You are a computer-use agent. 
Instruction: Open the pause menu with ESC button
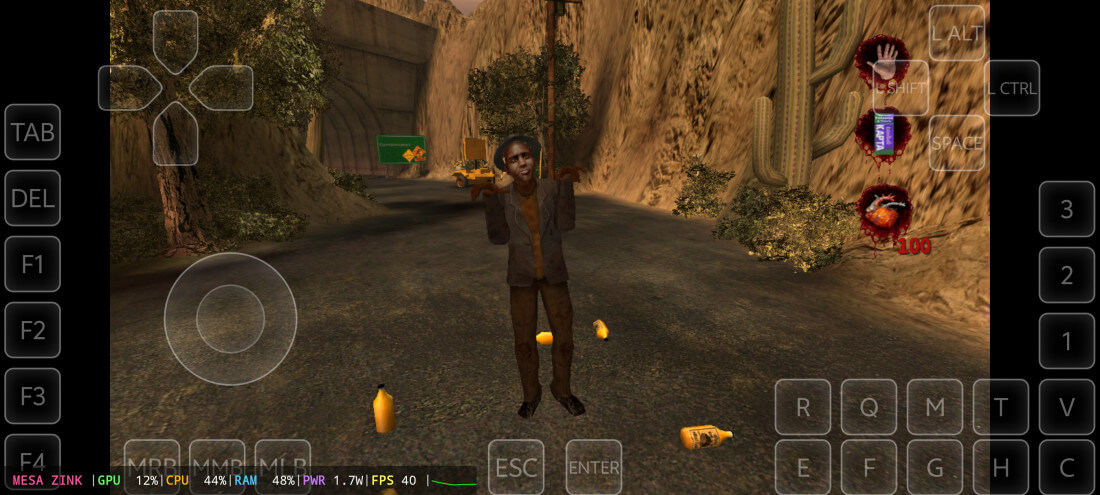point(516,466)
